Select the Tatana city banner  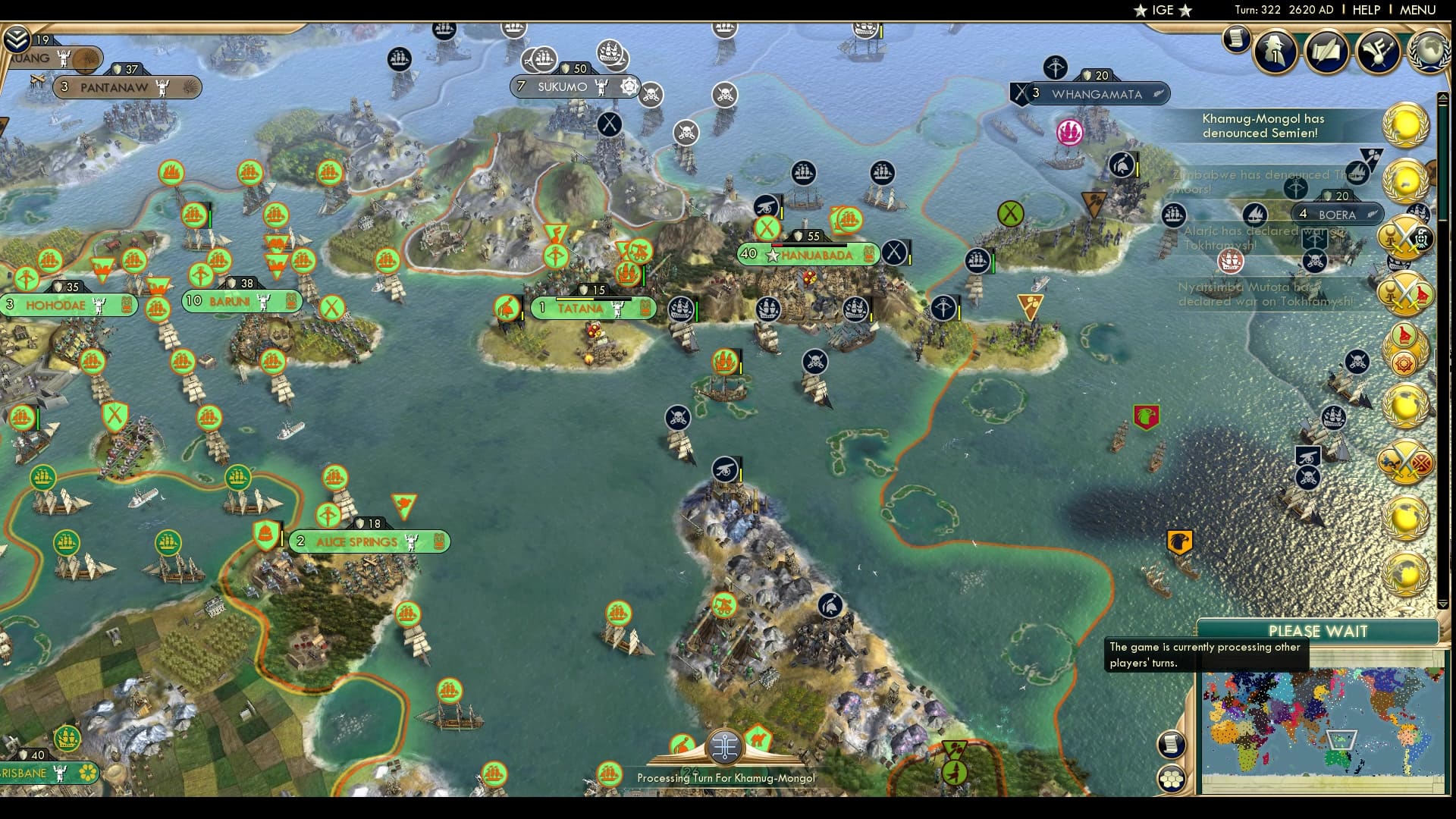click(x=579, y=309)
